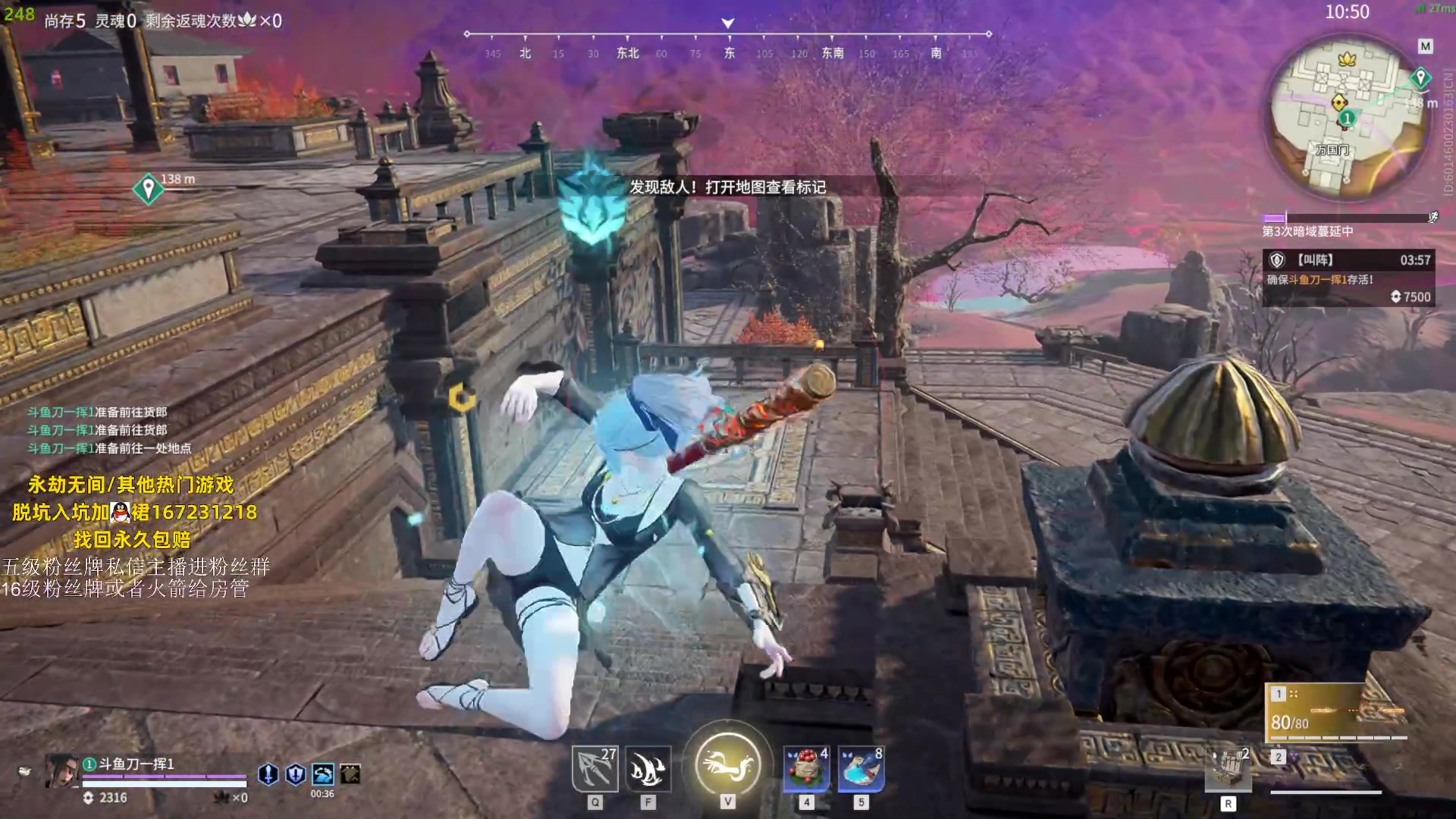Image resolution: width=1456 pixels, height=819 pixels.
Task: Click the player portrait of 斗鱼刀一挥1
Action: coord(61,772)
